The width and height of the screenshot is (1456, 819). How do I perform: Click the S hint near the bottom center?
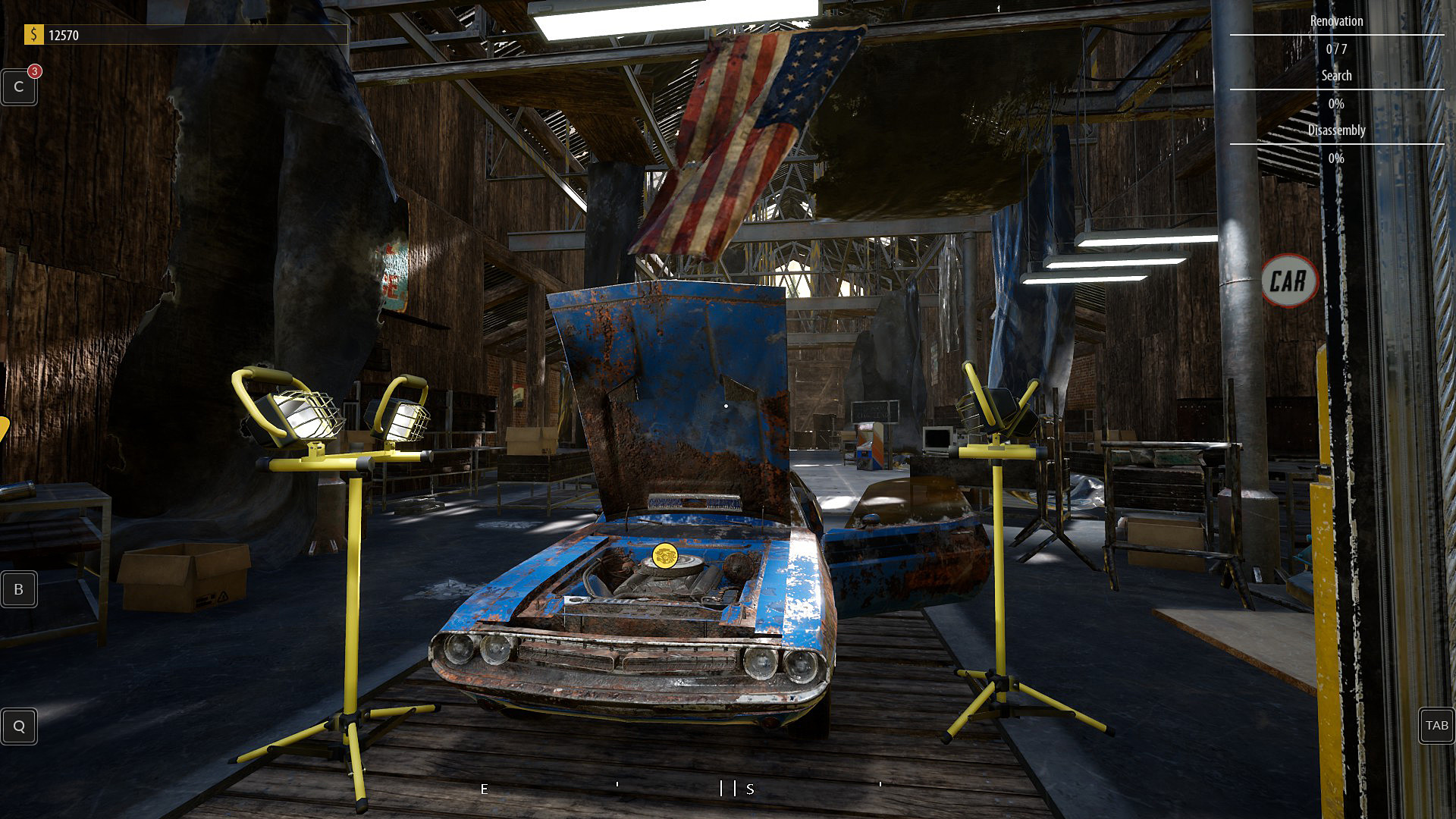click(x=750, y=789)
